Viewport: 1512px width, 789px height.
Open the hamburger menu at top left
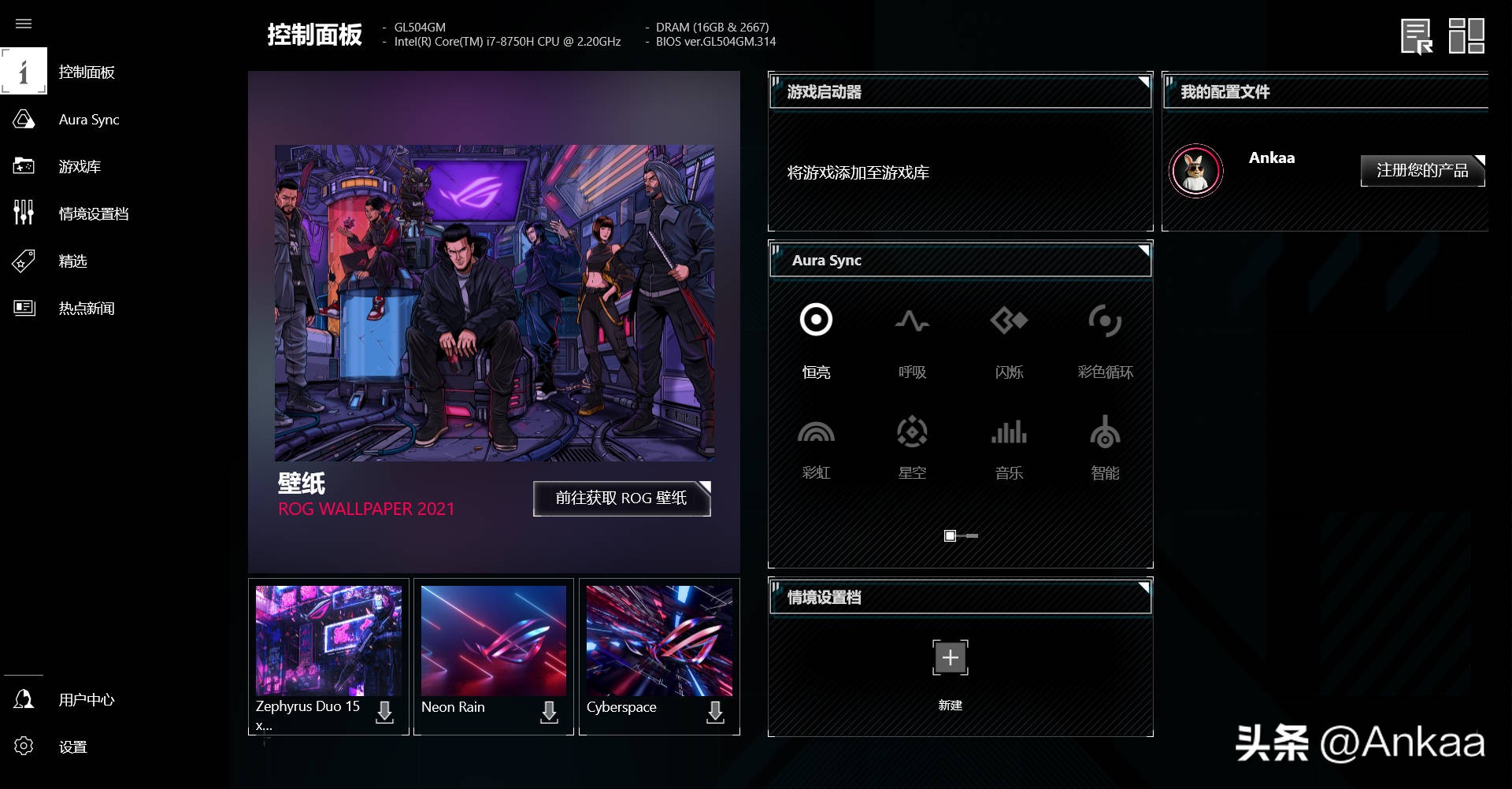pos(24,24)
